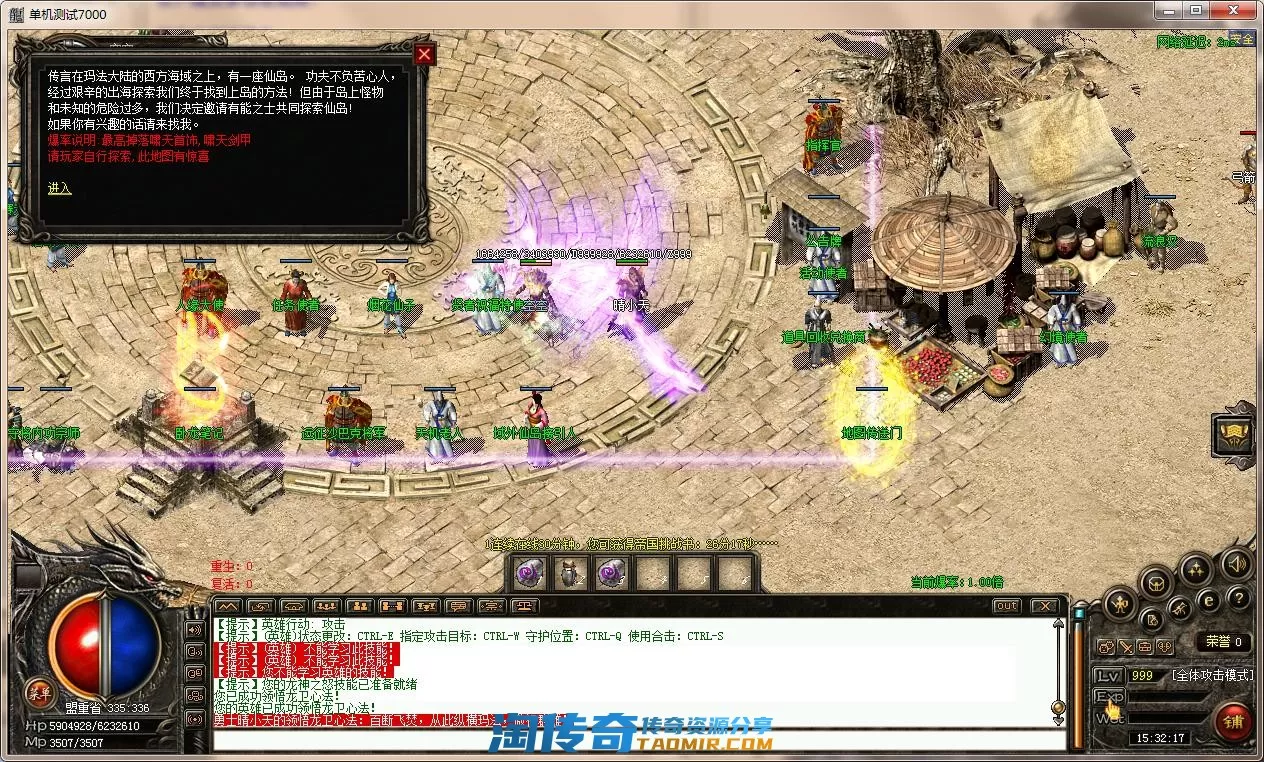Close the NPC dialogue window
This screenshot has width=1264, height=762.
click(425, 54)
